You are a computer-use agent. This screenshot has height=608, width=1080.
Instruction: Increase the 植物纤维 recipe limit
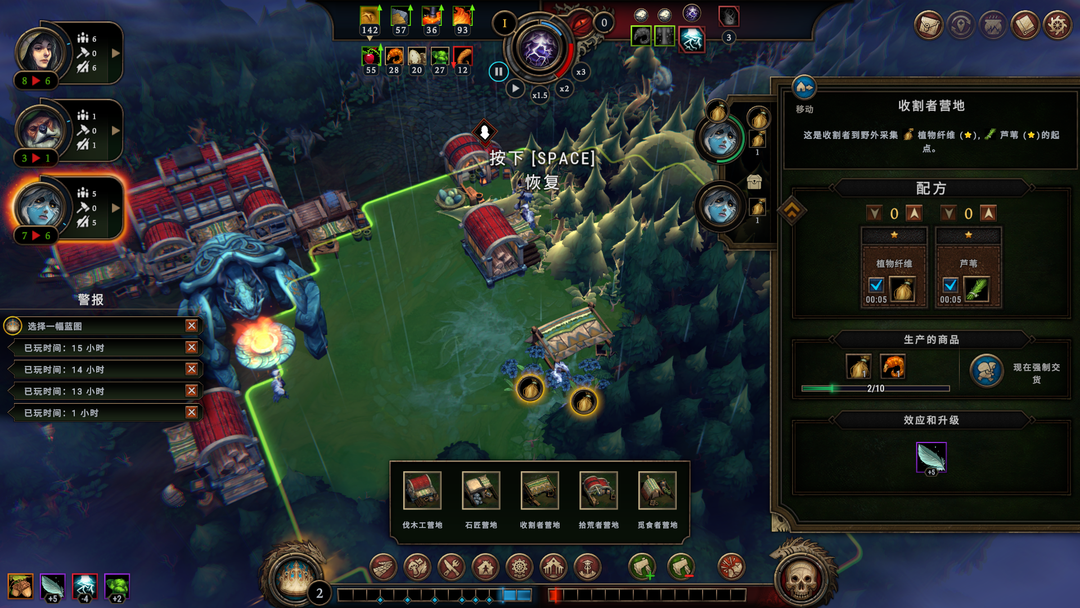[x=914, y=213]
